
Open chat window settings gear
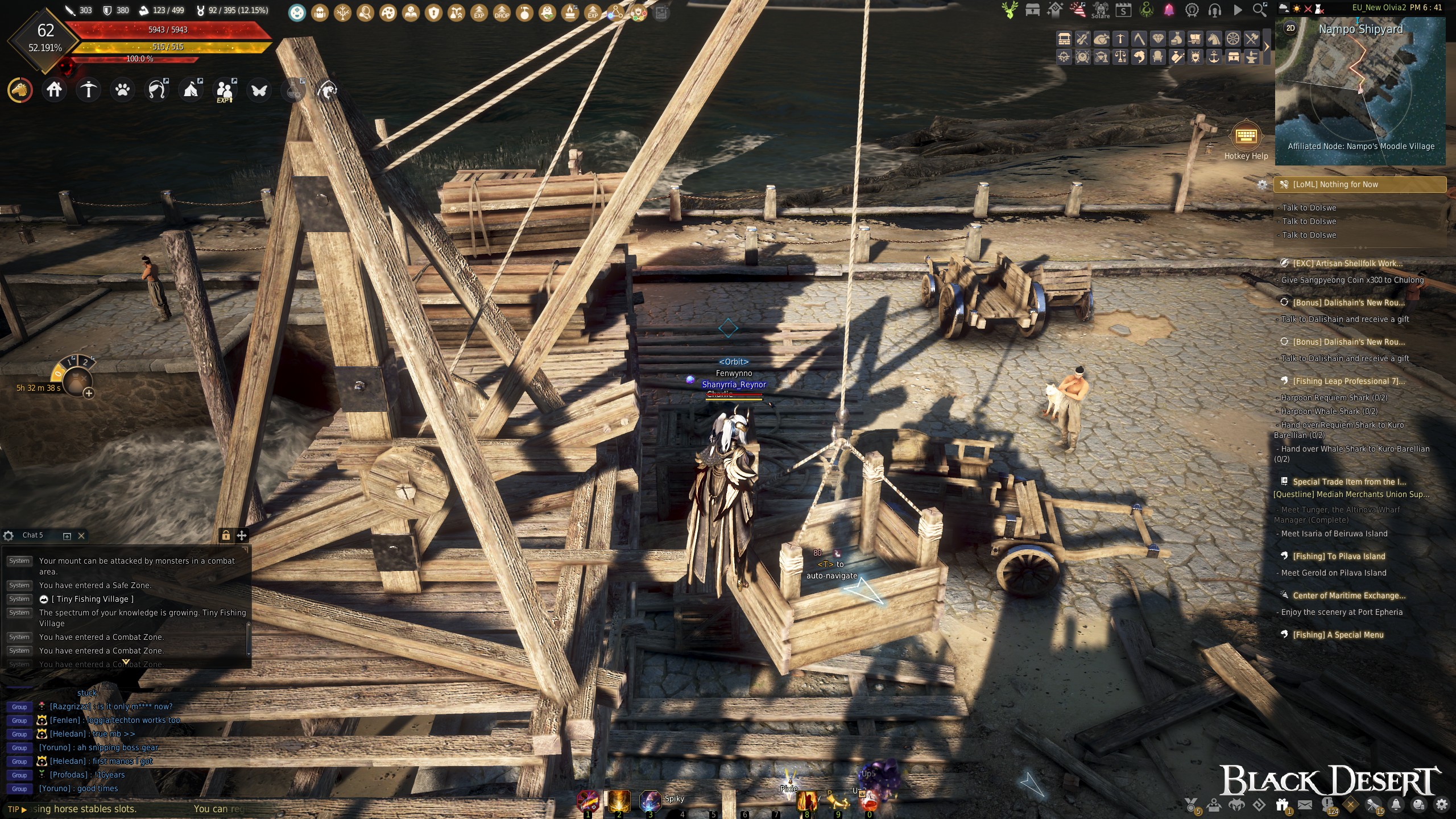9,536
